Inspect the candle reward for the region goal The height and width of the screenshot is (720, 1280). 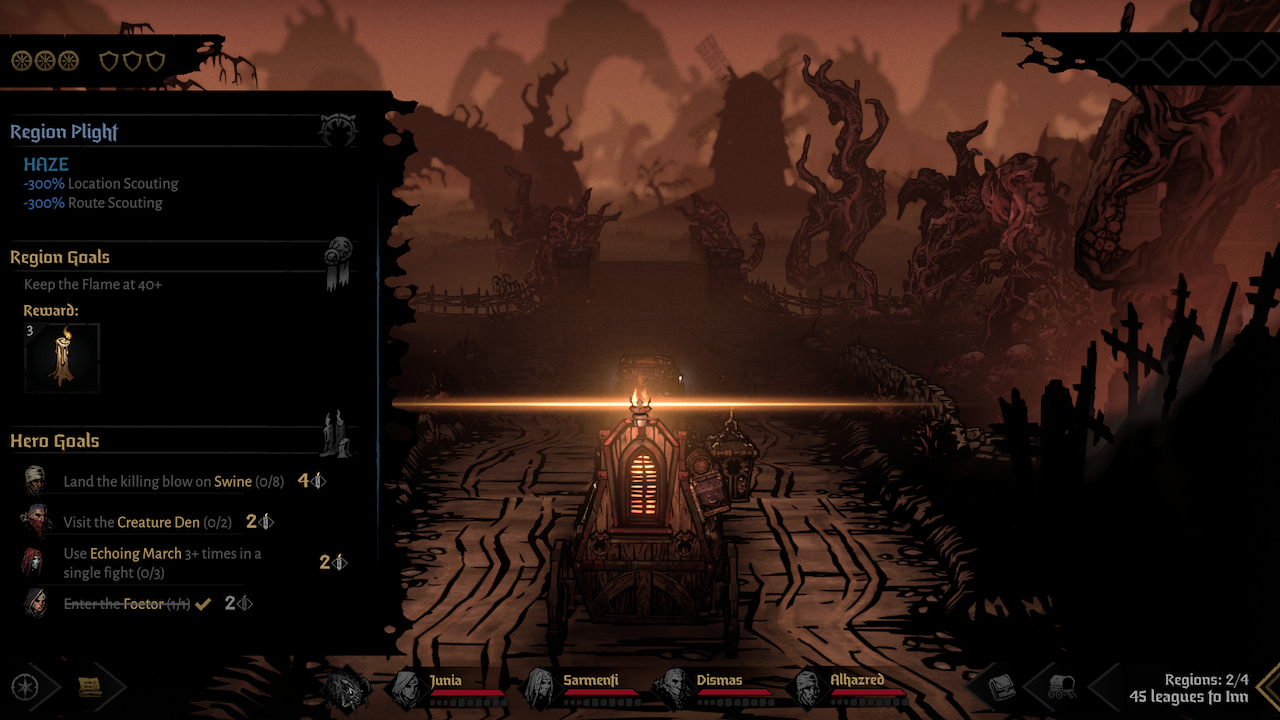coord(62,357)
